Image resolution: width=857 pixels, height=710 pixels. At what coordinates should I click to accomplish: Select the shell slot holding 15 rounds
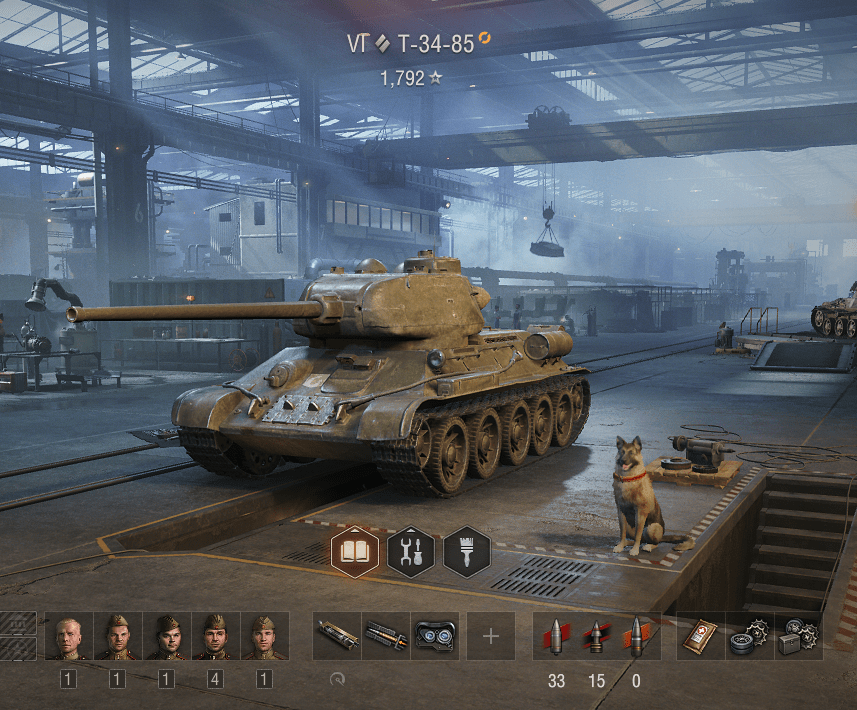coord(596,636)
